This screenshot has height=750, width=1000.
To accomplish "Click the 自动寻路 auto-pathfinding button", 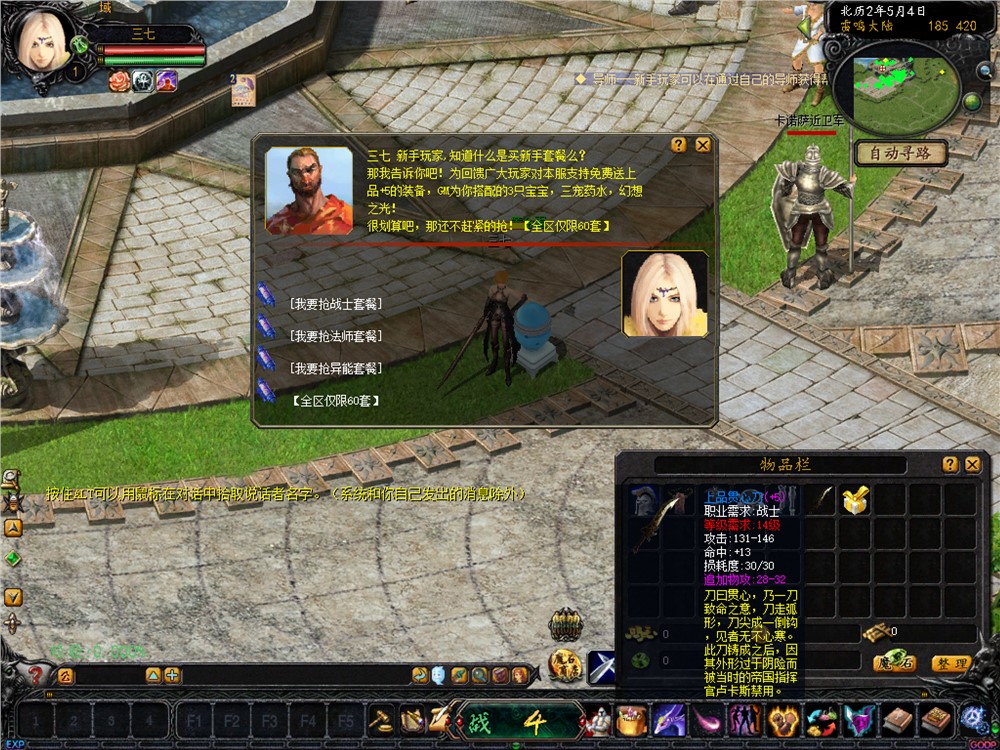I will pyautogui.click(x=900, y=154).
